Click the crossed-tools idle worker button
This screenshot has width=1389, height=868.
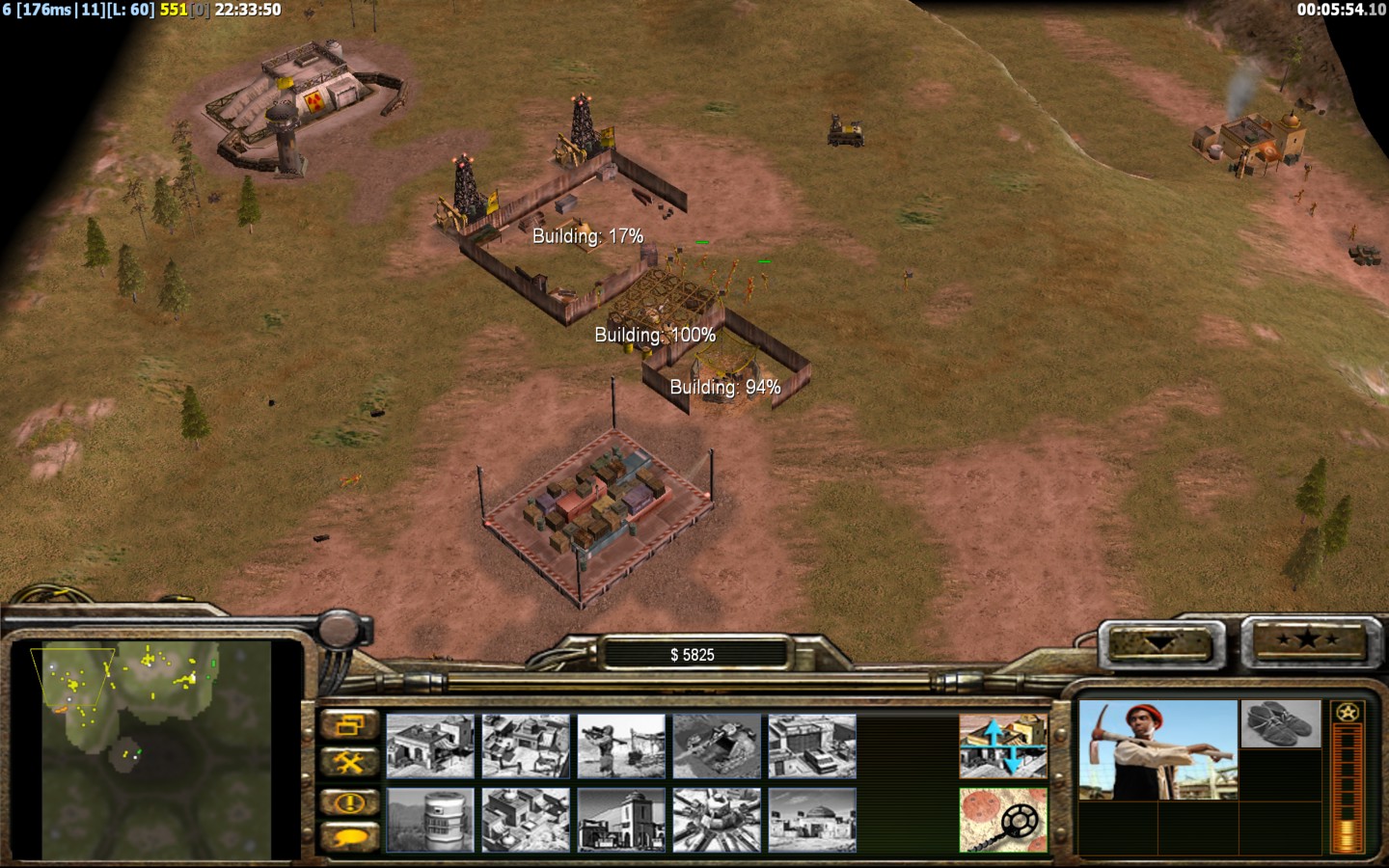[x=349, y=763]
